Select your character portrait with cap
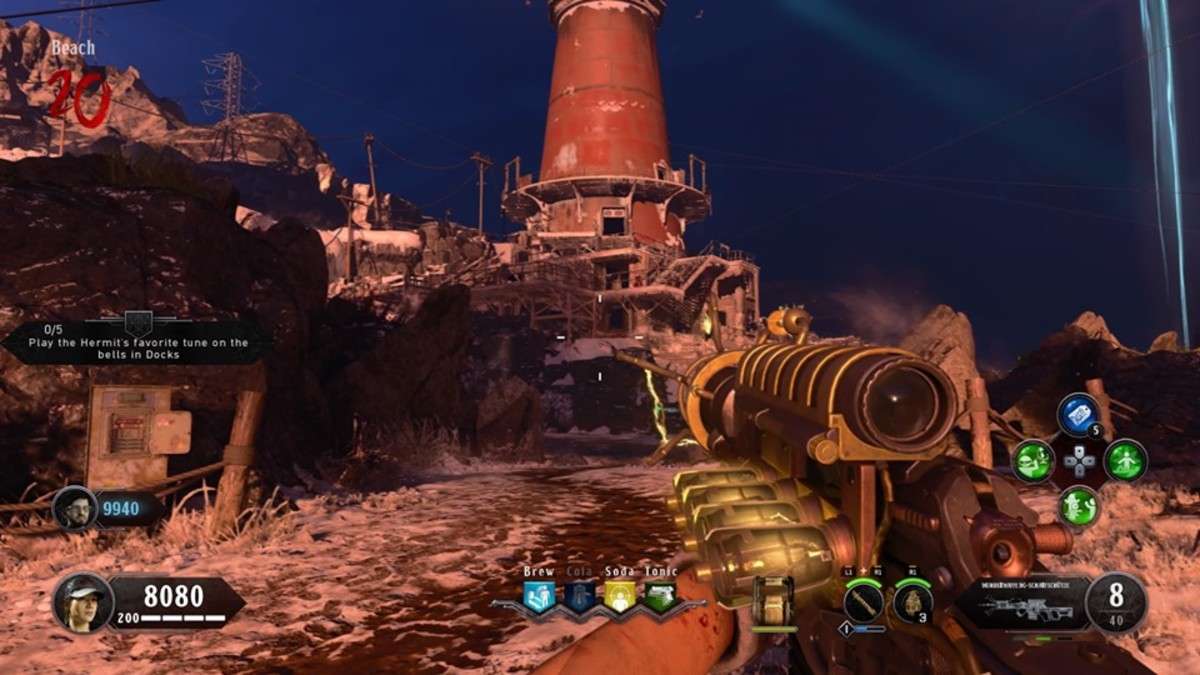The image size is (1200, 675). click(x=82, y=603)
